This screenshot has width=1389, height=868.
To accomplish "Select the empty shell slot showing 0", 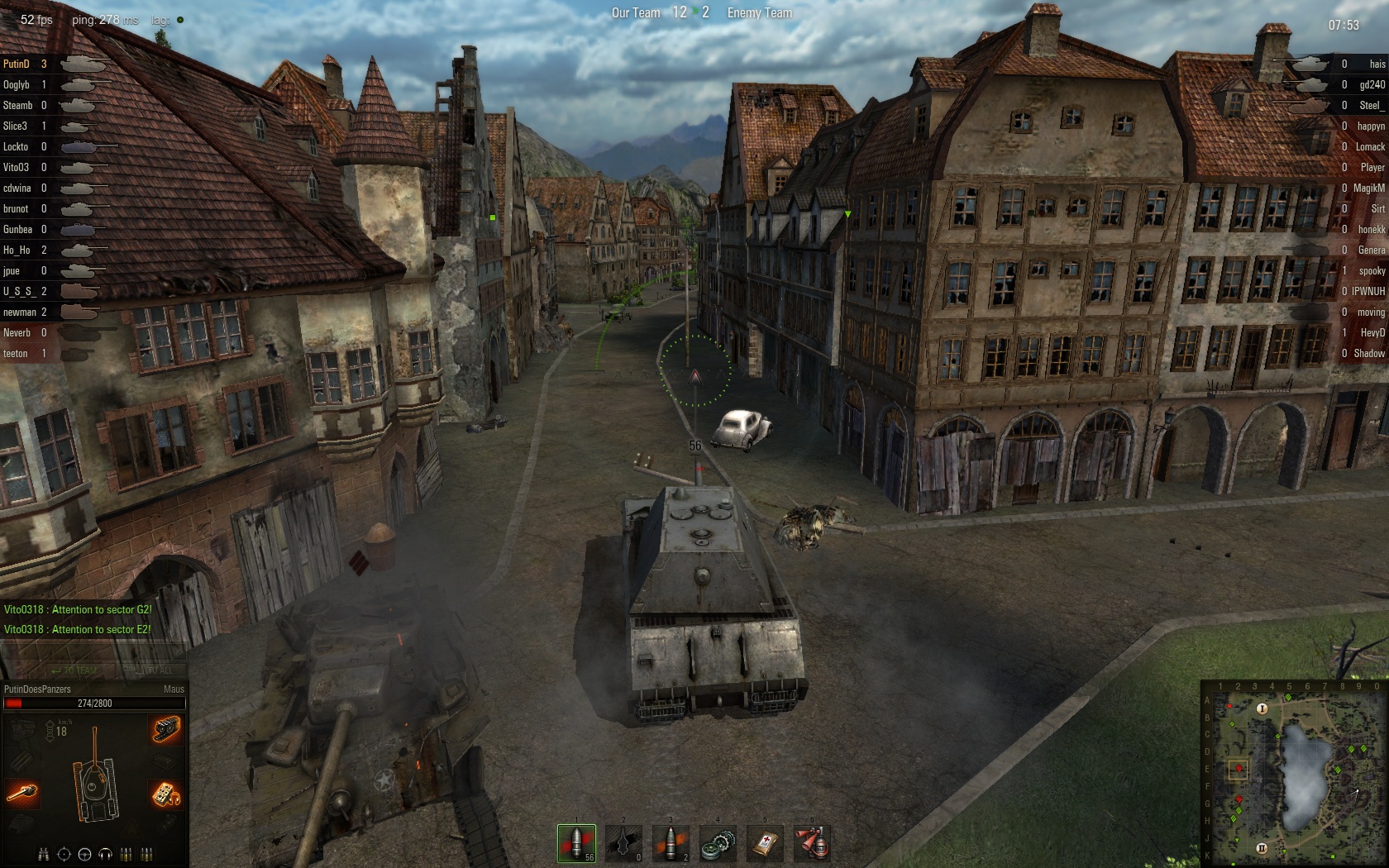I will [623, 842].
